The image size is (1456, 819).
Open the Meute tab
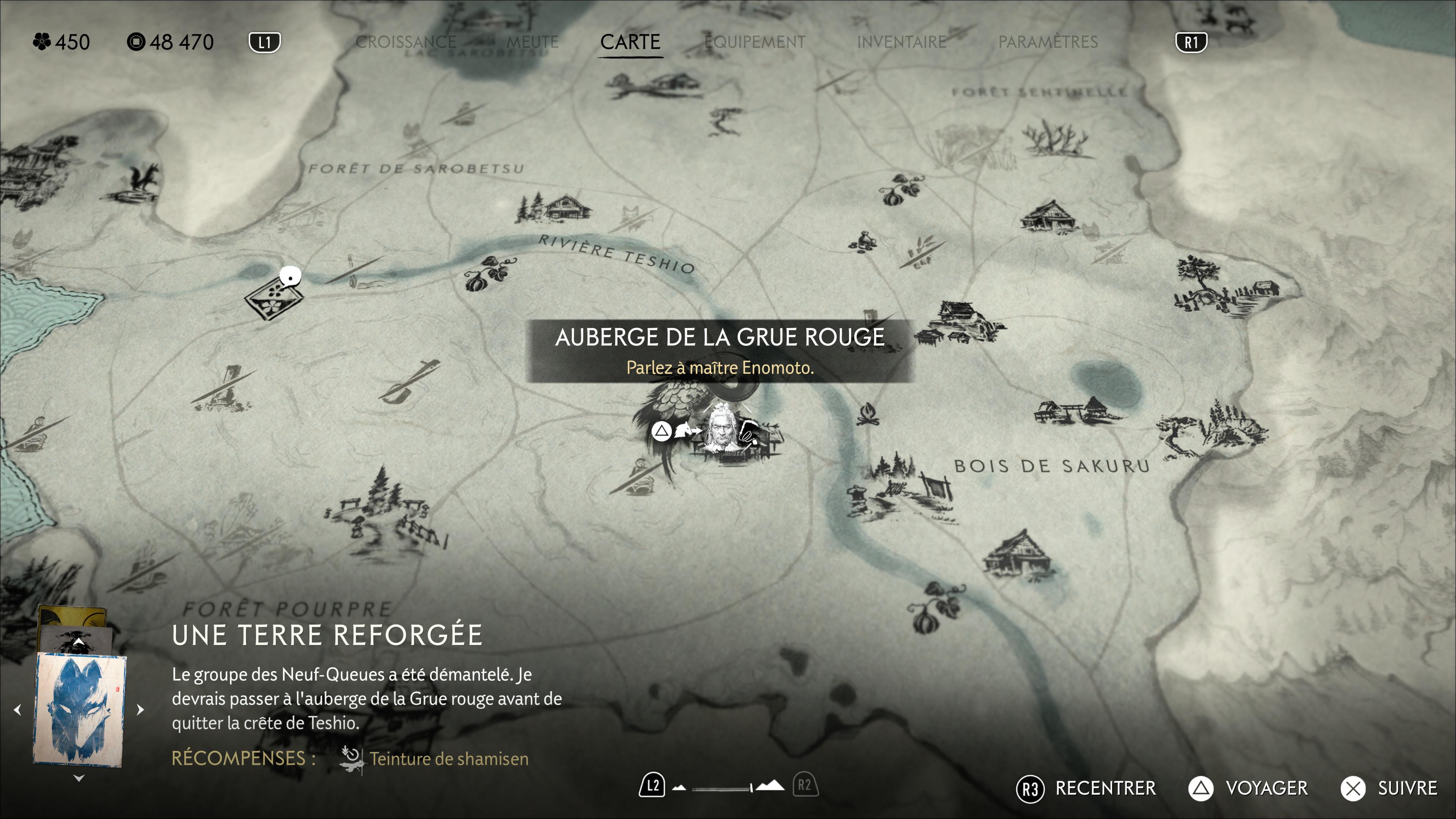pos(532,42)
